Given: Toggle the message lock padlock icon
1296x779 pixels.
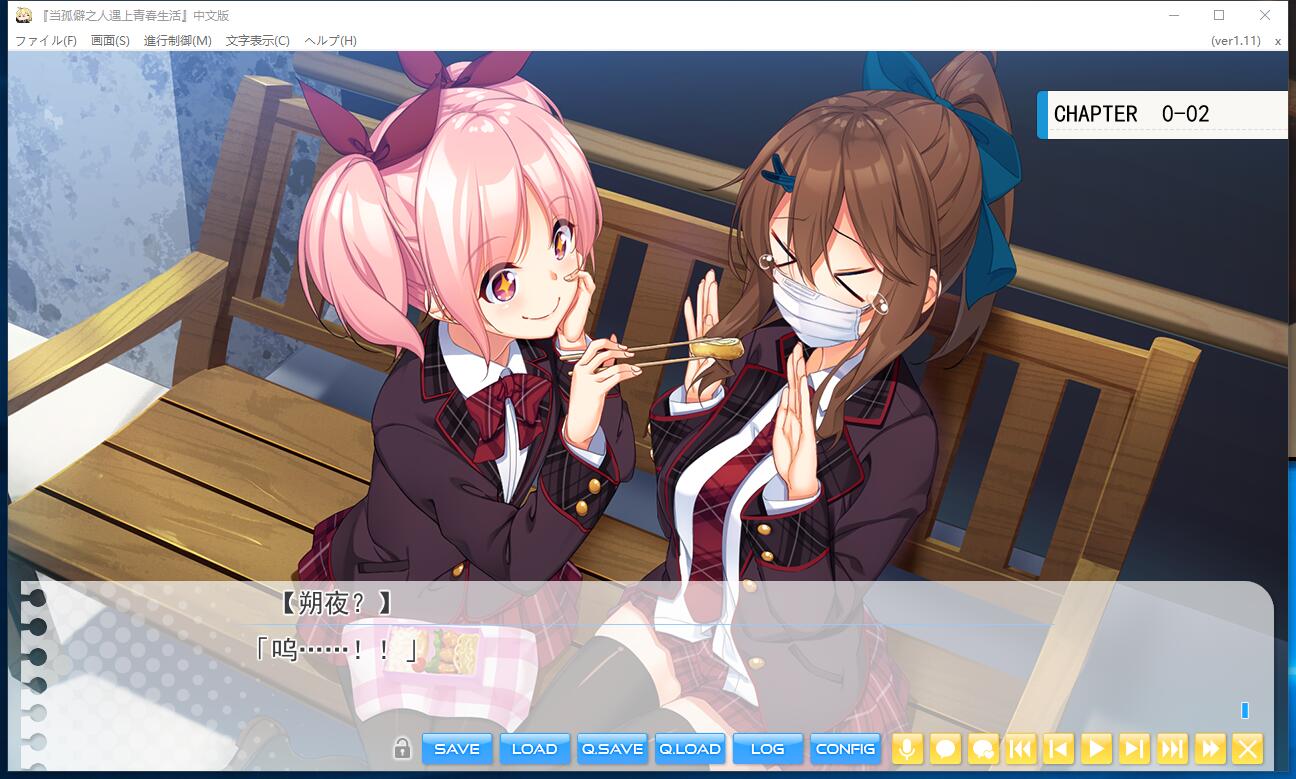Looking at the screenshot, I should tap(403, 748).
